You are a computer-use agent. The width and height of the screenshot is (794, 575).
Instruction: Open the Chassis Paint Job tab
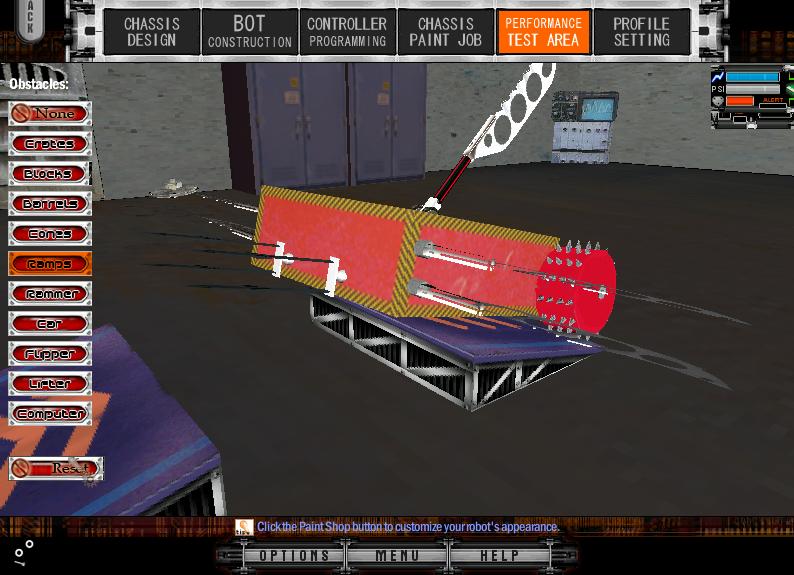coord(445,32)
